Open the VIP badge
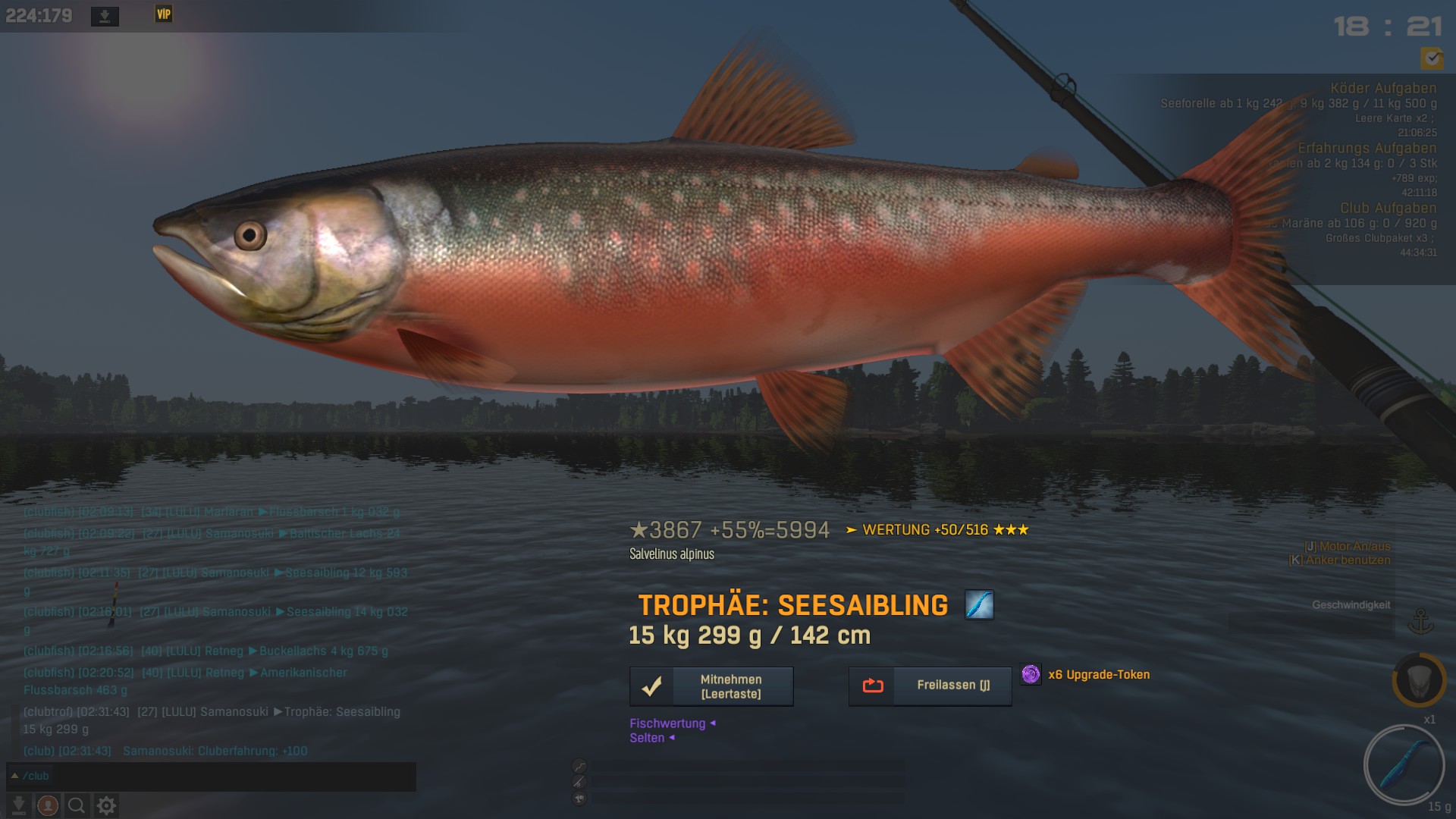 (x=164, y=14)
